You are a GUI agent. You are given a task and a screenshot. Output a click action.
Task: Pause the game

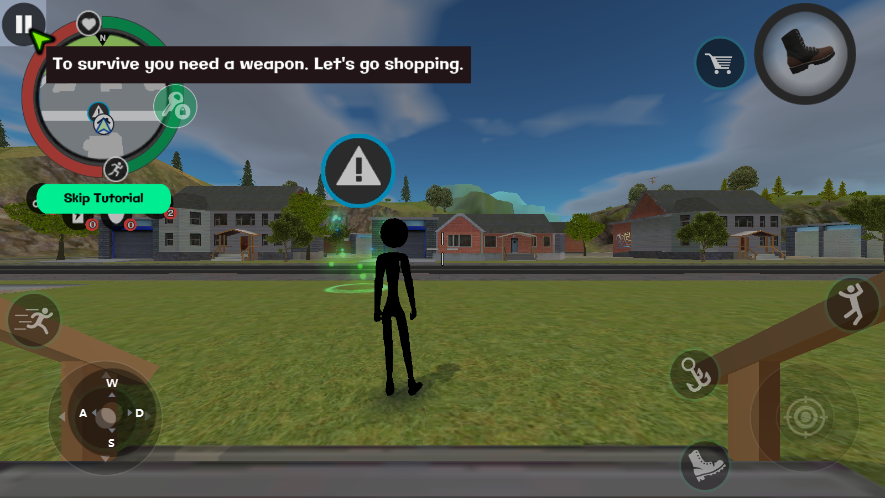coord(22,22)
